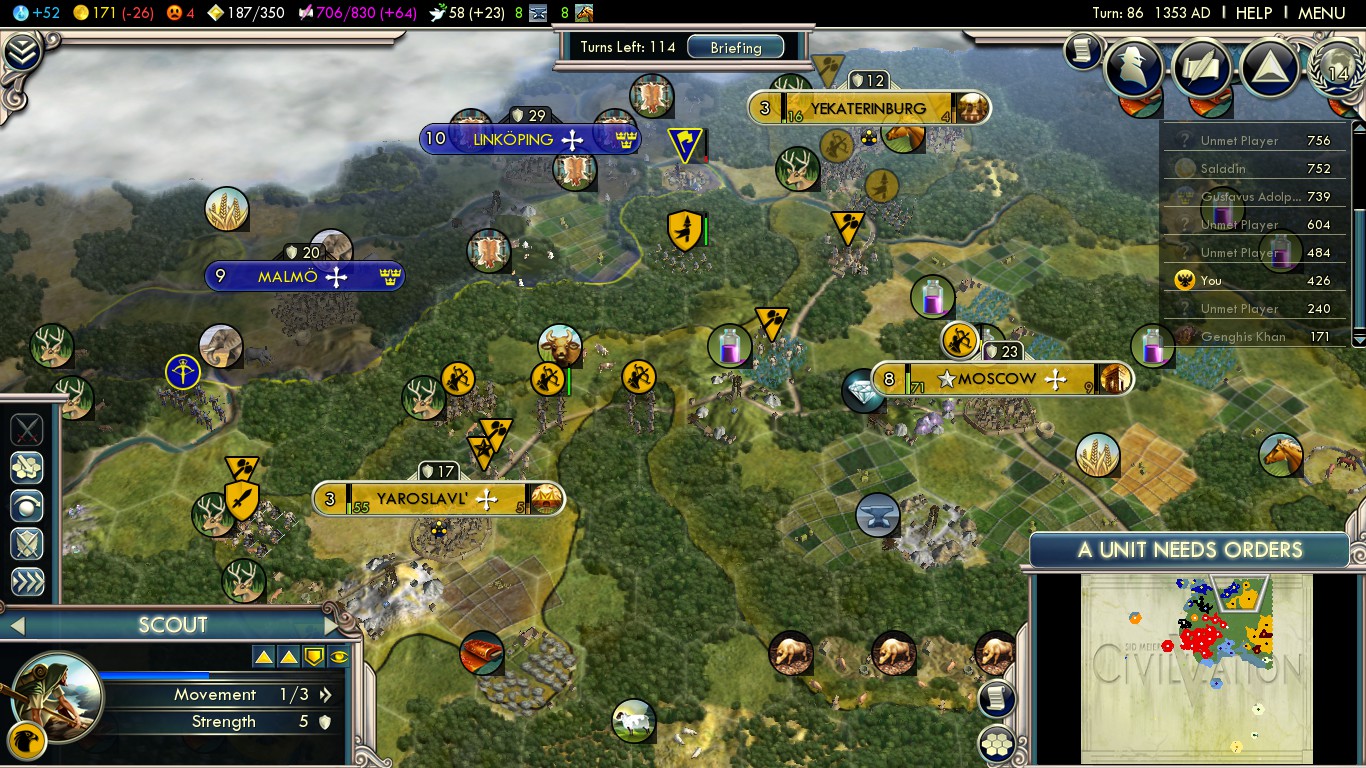Toggle the hex grid map options button
The image size is (1366, 768).
[997, 743]
